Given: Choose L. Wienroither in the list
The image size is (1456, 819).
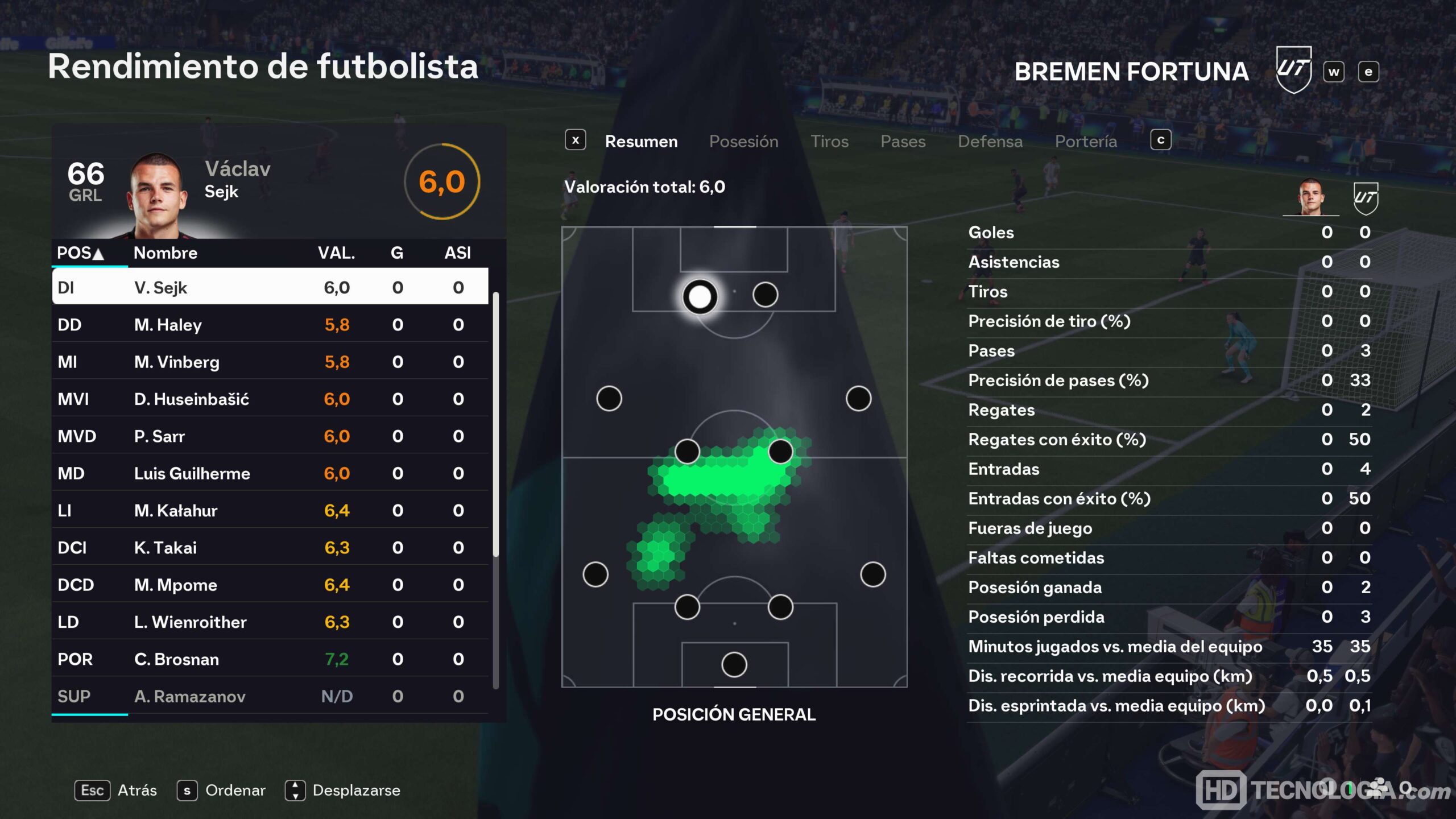Looking at the screenshot, I should (270, 622).
